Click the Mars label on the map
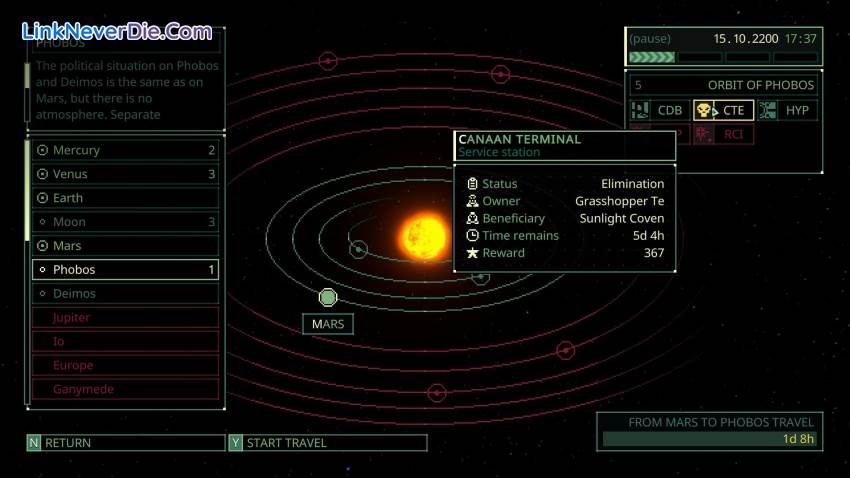850x478 pixels. [328, 324]
